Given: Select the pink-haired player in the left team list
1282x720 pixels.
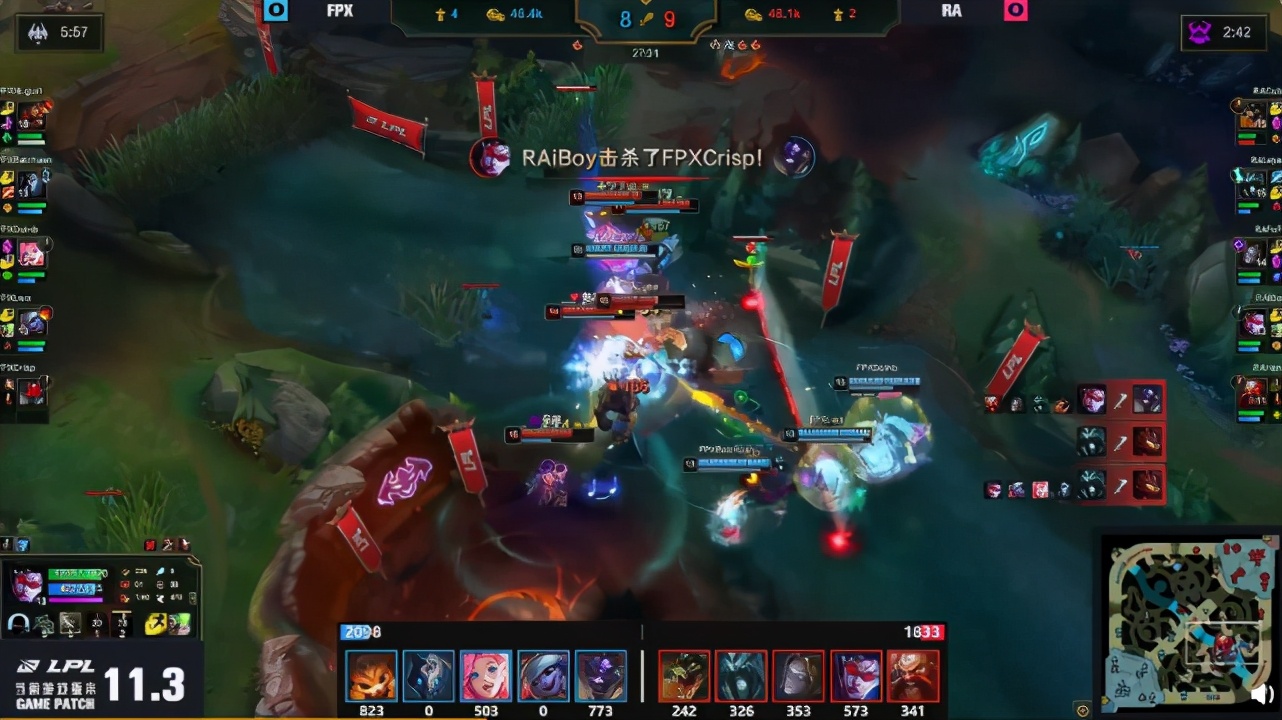Looking at the screenshot, I should click(31, 255).
